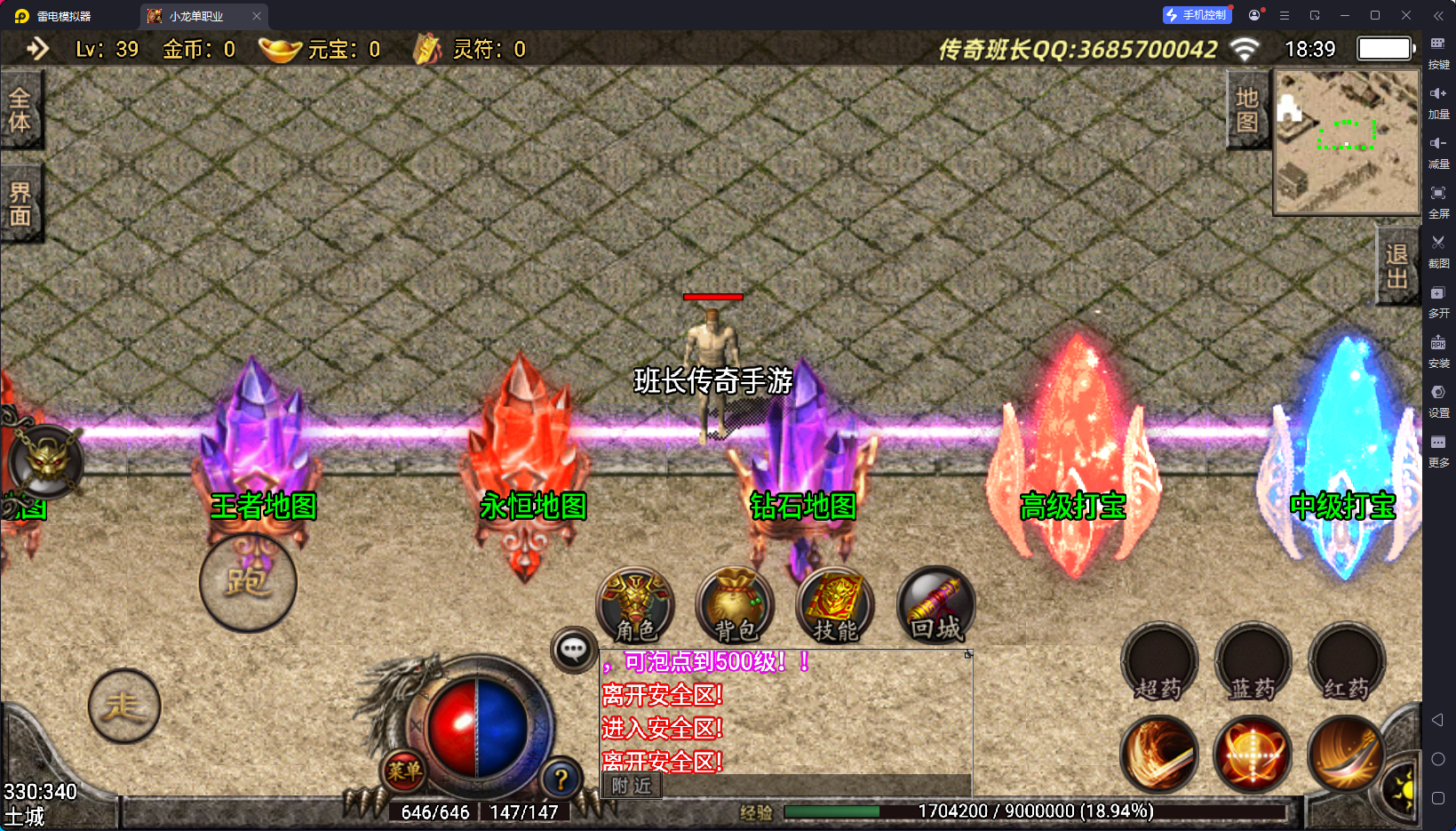Tap the 跑 run button
The image size is (1456, 831).
(248, 582)
